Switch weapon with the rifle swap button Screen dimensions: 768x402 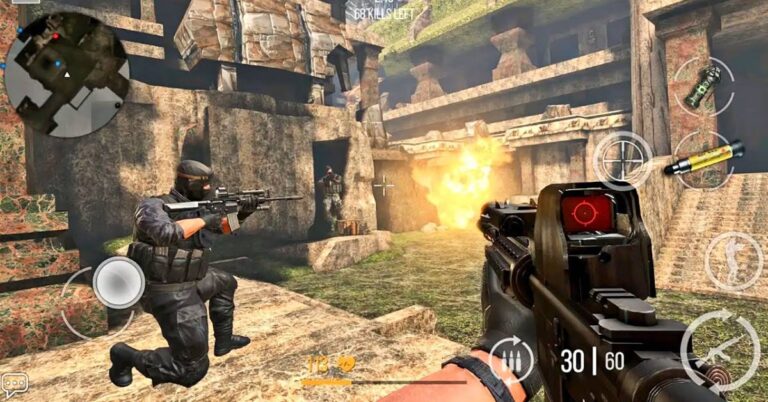tap(720, 348)
